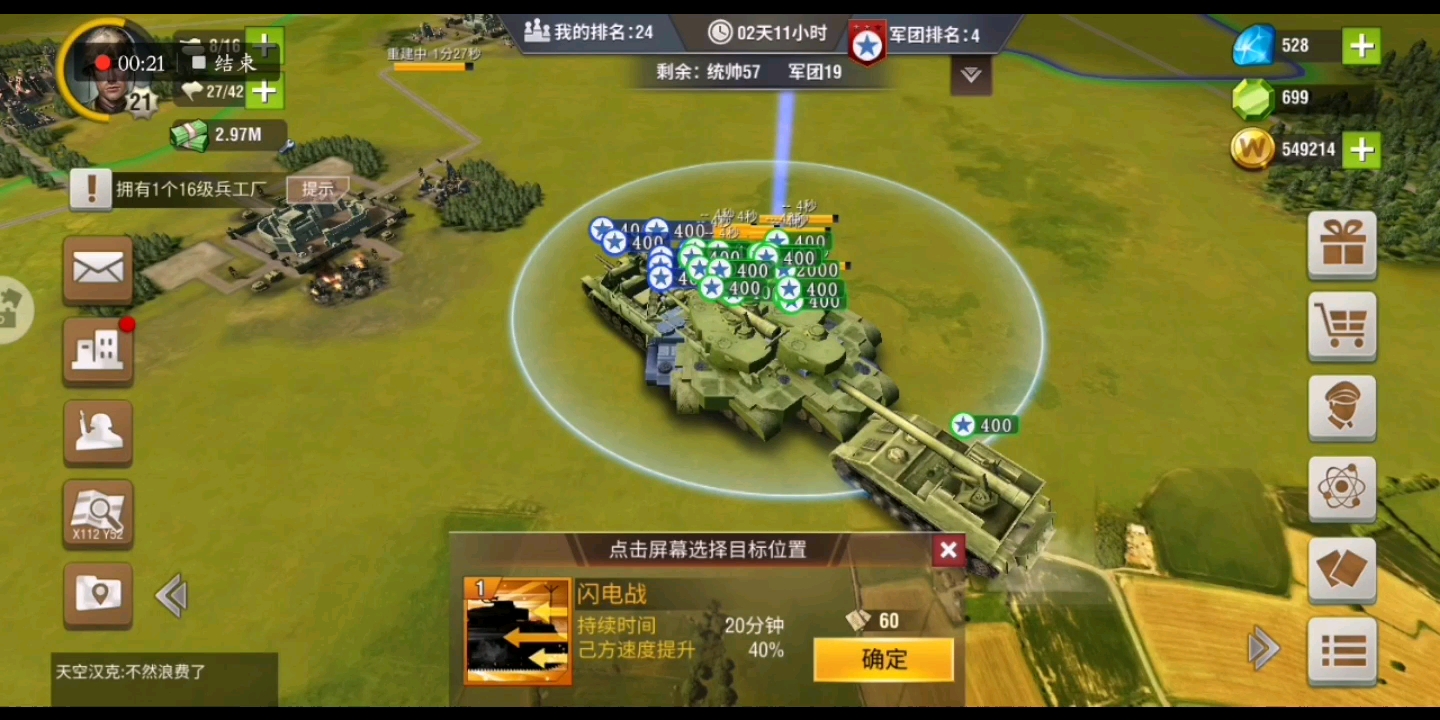Open the shopping cart store

click(1341, 327)
